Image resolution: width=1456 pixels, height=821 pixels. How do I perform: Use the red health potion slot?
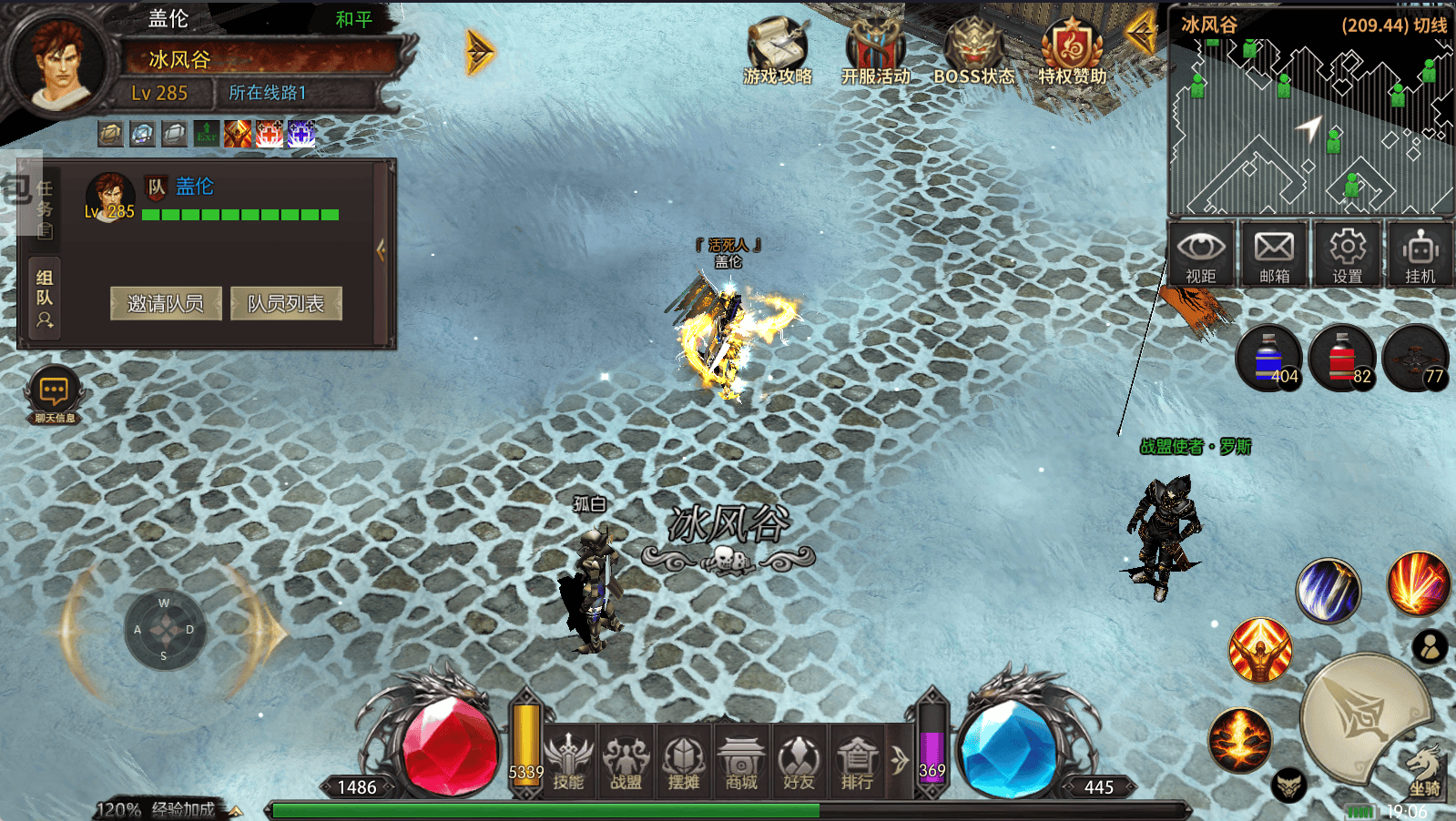tap(1342, 358)
